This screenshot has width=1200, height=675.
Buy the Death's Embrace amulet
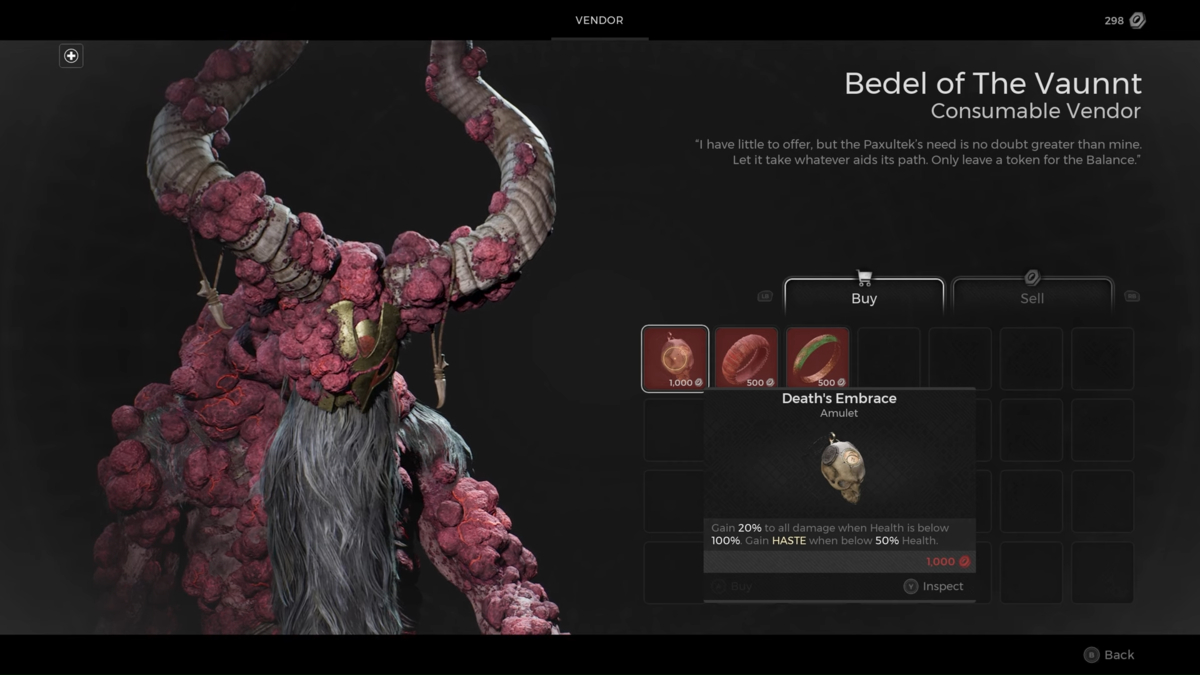(x=732, y=587)
